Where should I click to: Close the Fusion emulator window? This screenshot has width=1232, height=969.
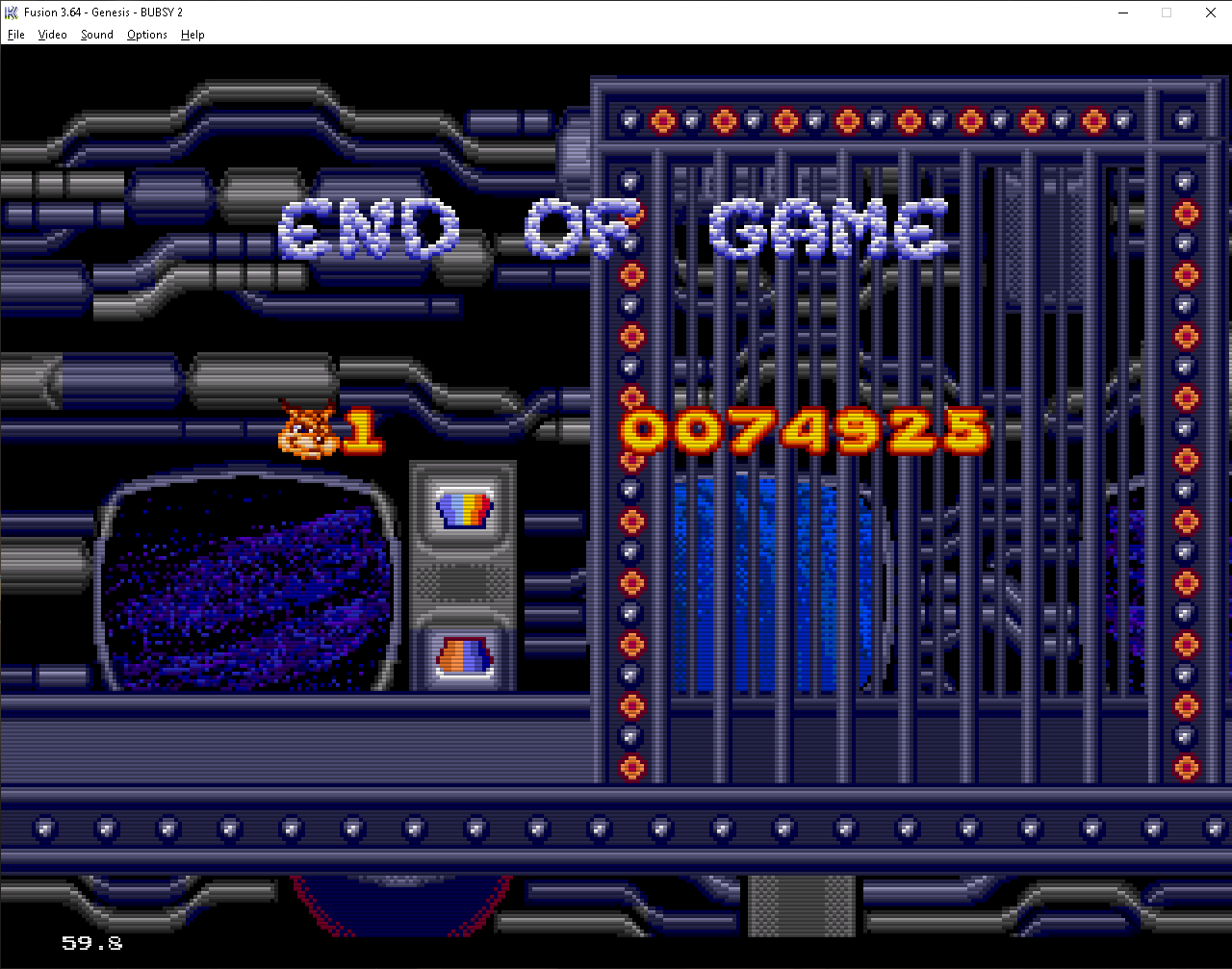[1210, 13]
